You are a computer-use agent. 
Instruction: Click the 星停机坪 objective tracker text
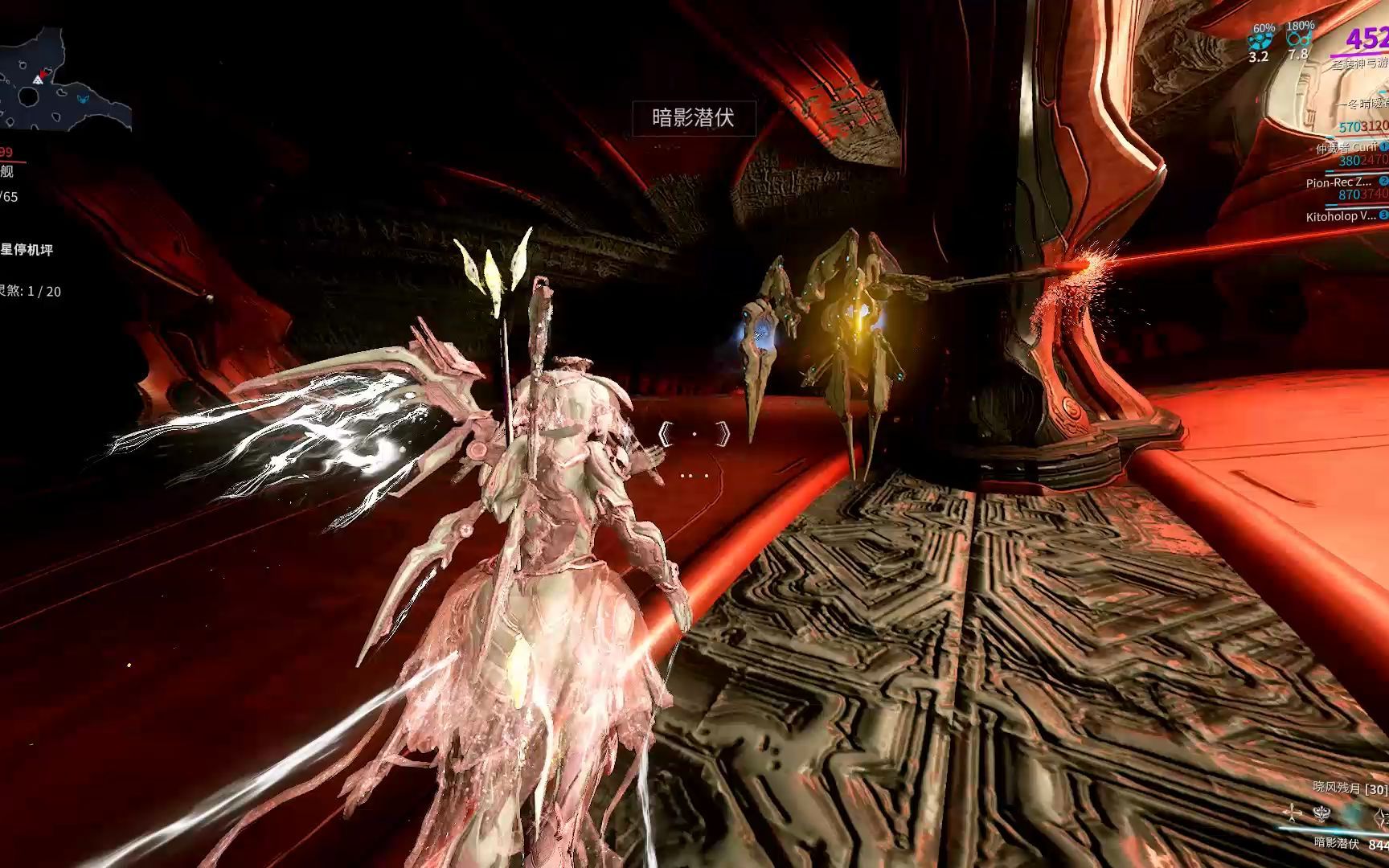point(27,251)
